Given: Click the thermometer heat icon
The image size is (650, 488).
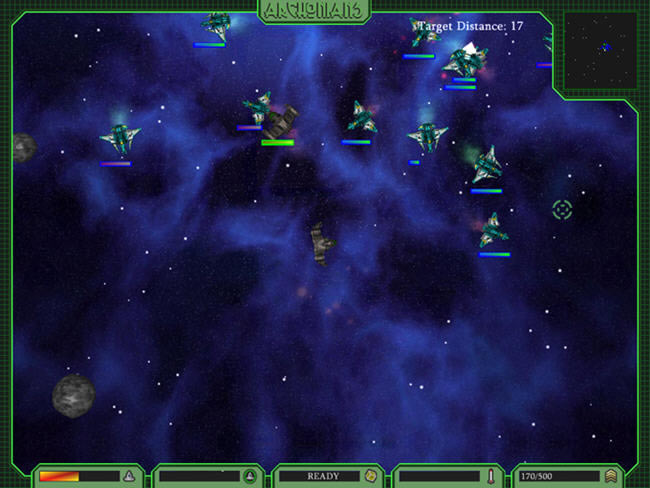Looking at the screenshot, I should [x=490, y=476].
